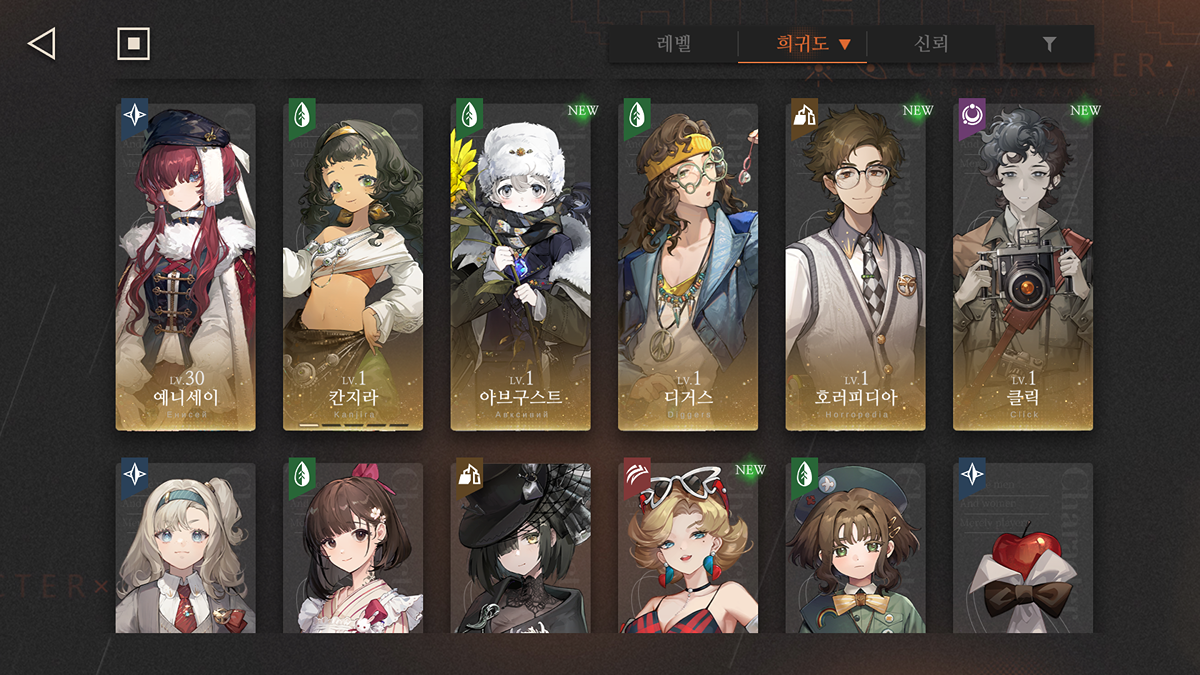Image resolution: width=1200 pixels, height=675 pixels.
Task: Open the funnel filter options
Action: coord(1049,44)
